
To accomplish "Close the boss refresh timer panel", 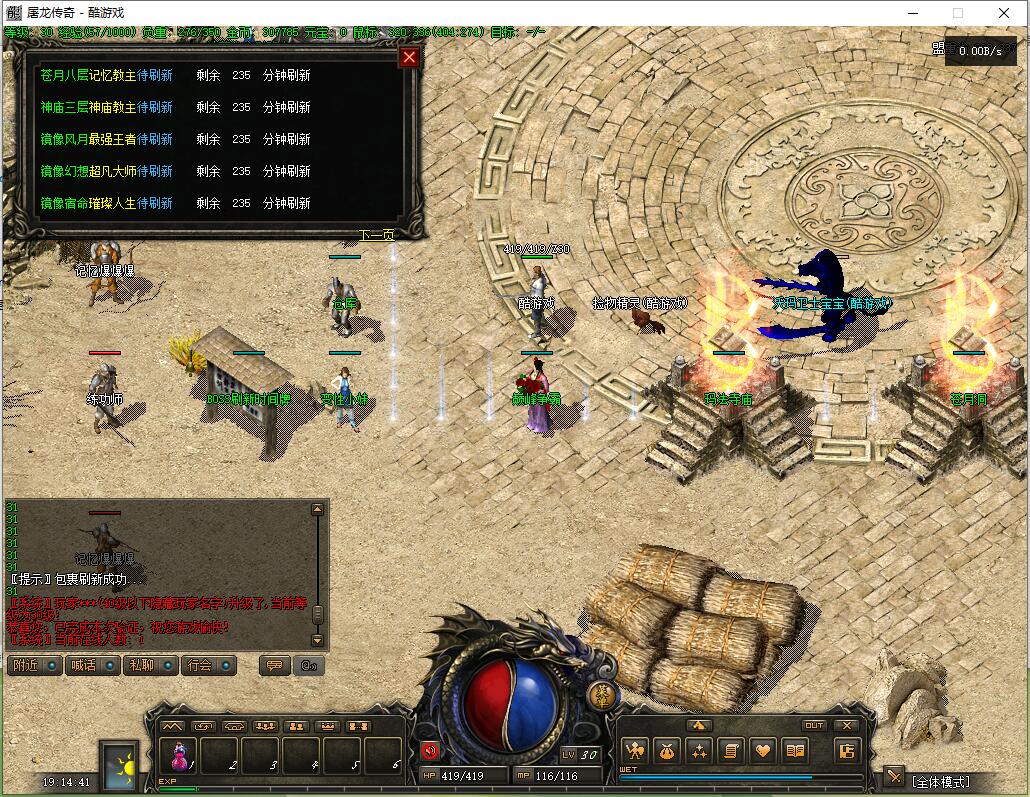I will tap(408, 58).
